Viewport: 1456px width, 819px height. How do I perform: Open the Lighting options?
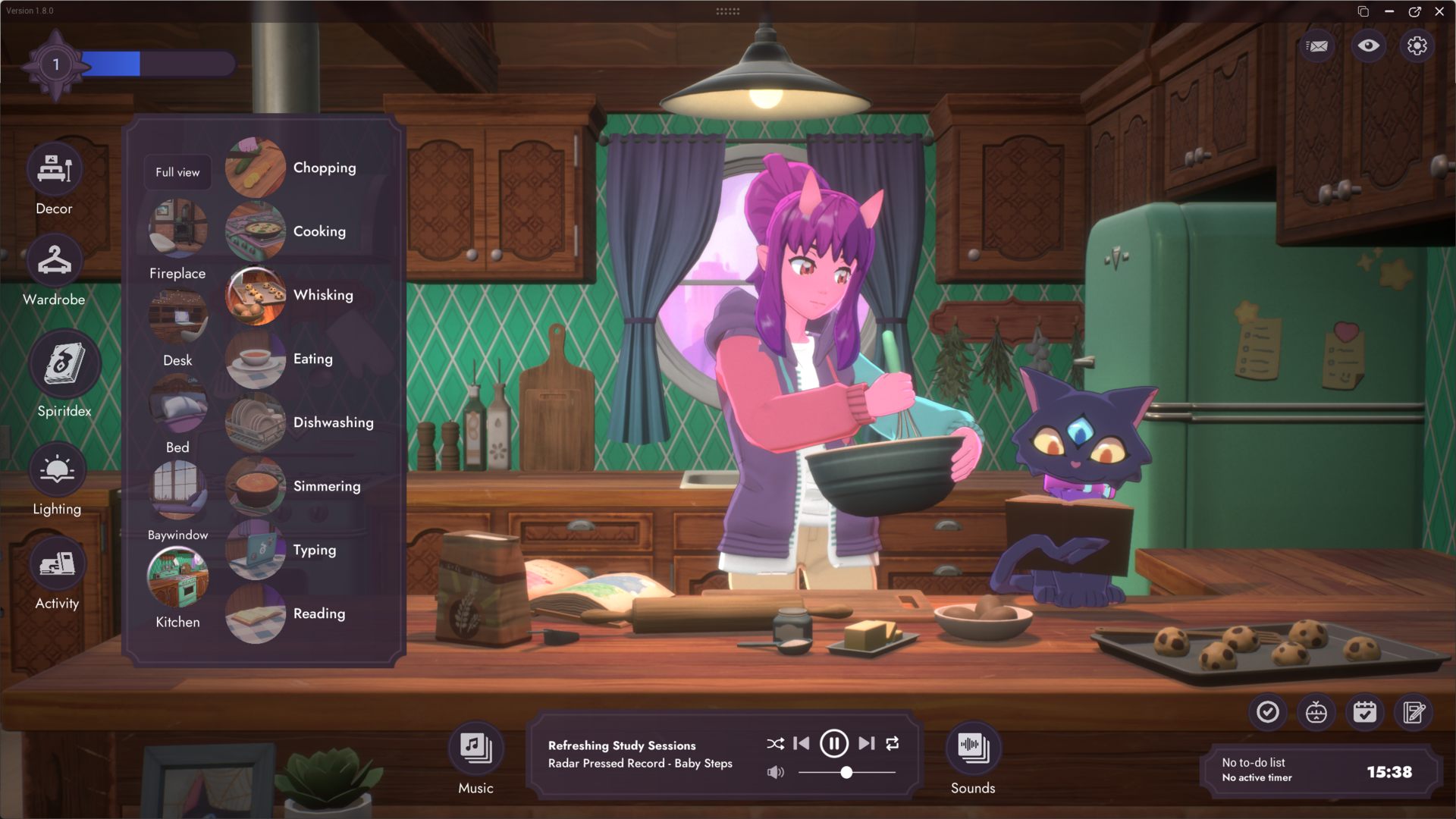(57, 471)
